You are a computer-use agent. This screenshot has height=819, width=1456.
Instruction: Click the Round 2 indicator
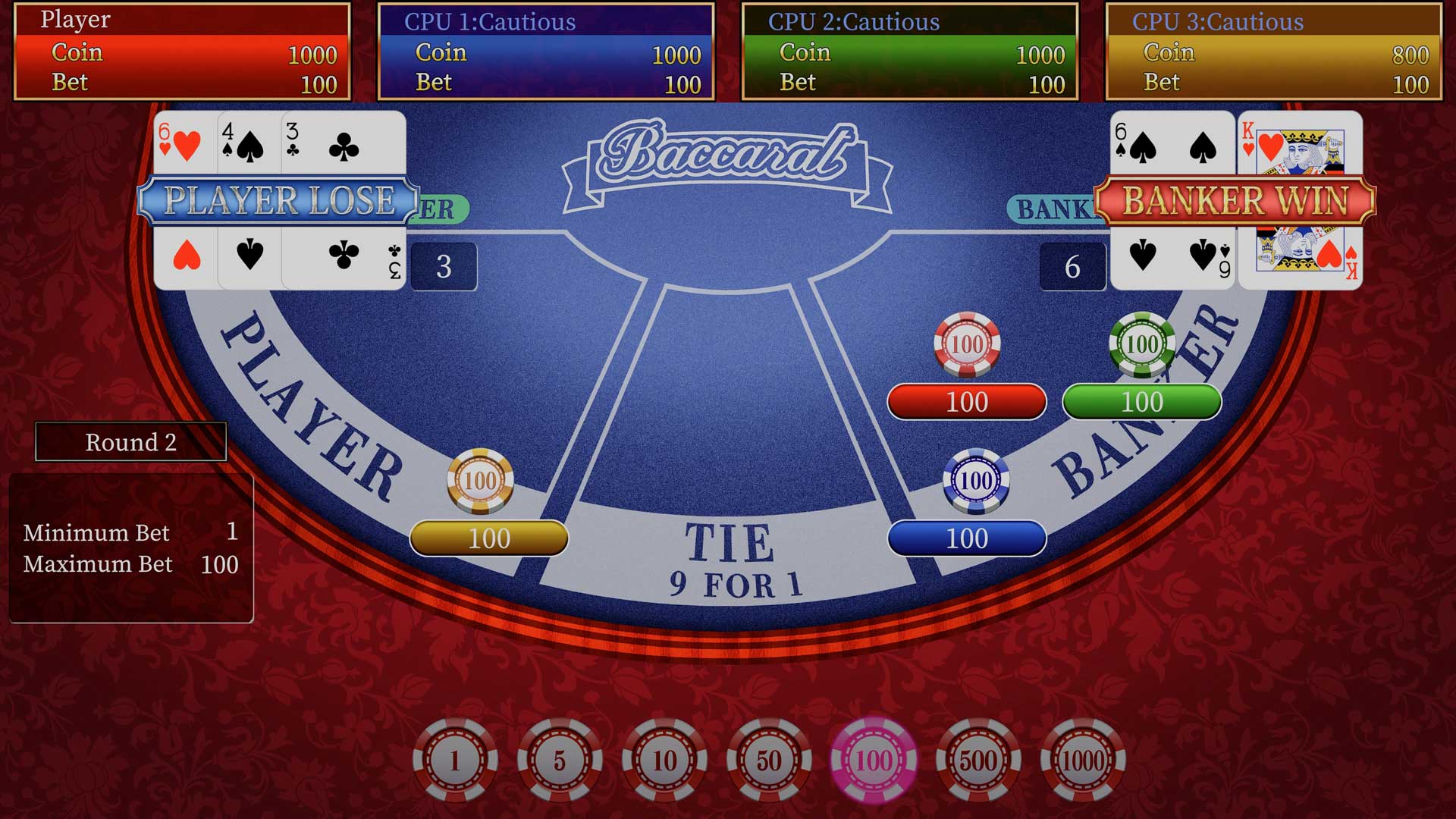pyautogui.click(x=130, y=441)
